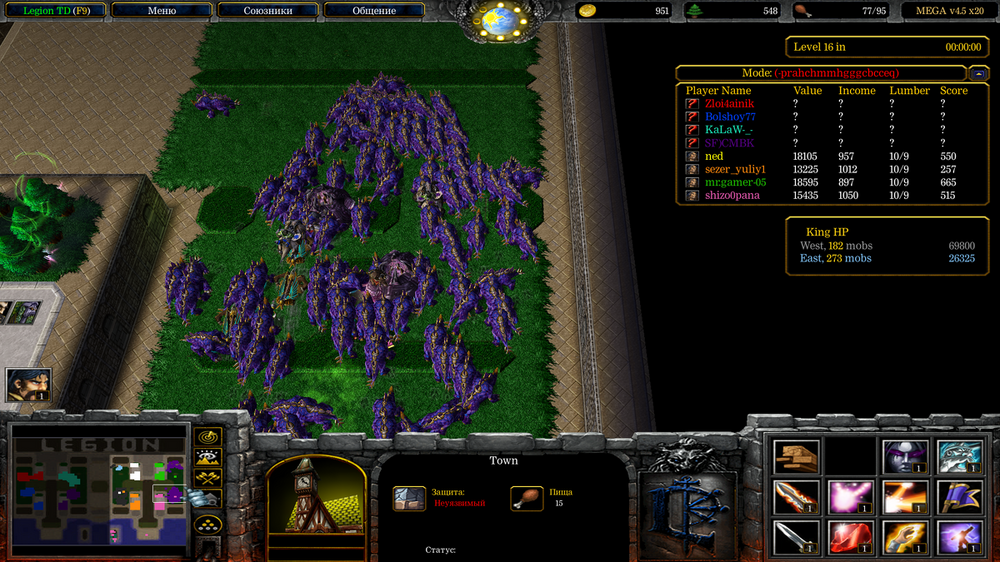Select the purple-and-gold banner icon
Image resolution: width=1000 pixels, height=562 pixels.
coord(958,497)
